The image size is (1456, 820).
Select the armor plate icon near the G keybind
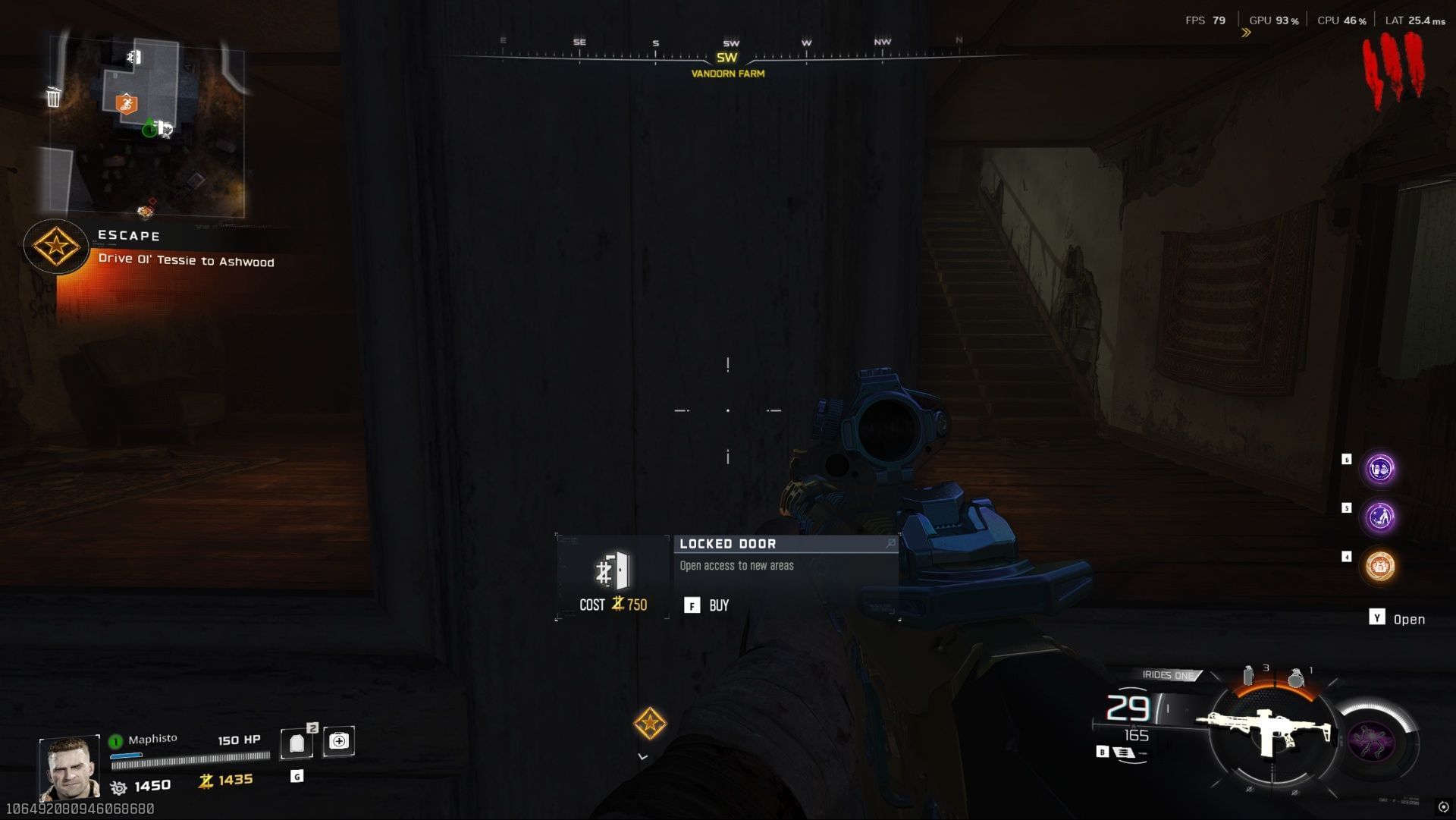[297, 742]
